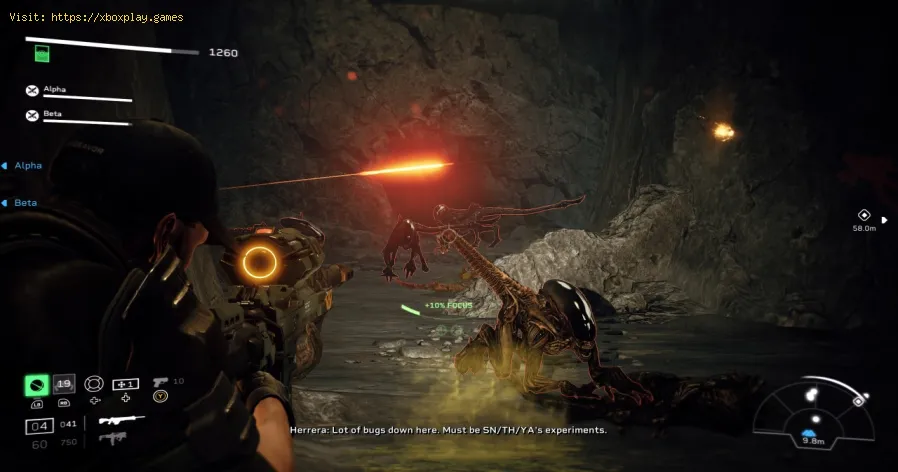Choose the secondary submachine gun icon
898x472 pixels.
[113, 438]
